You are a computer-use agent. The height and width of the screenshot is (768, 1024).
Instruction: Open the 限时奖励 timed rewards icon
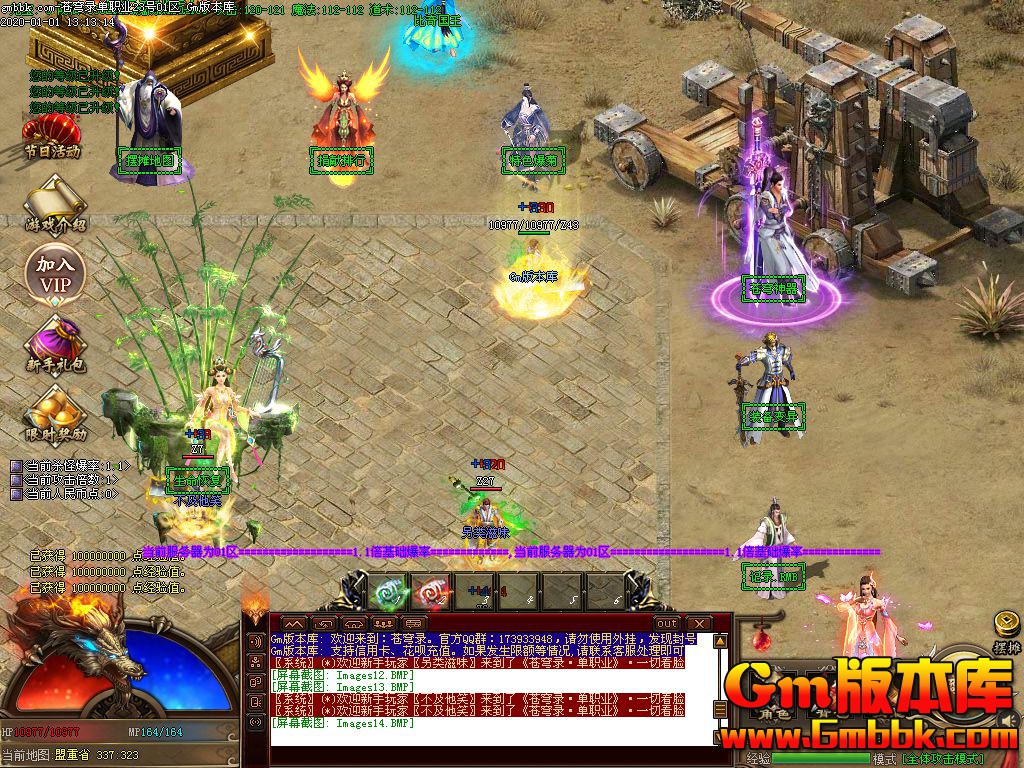click(55, 413)
